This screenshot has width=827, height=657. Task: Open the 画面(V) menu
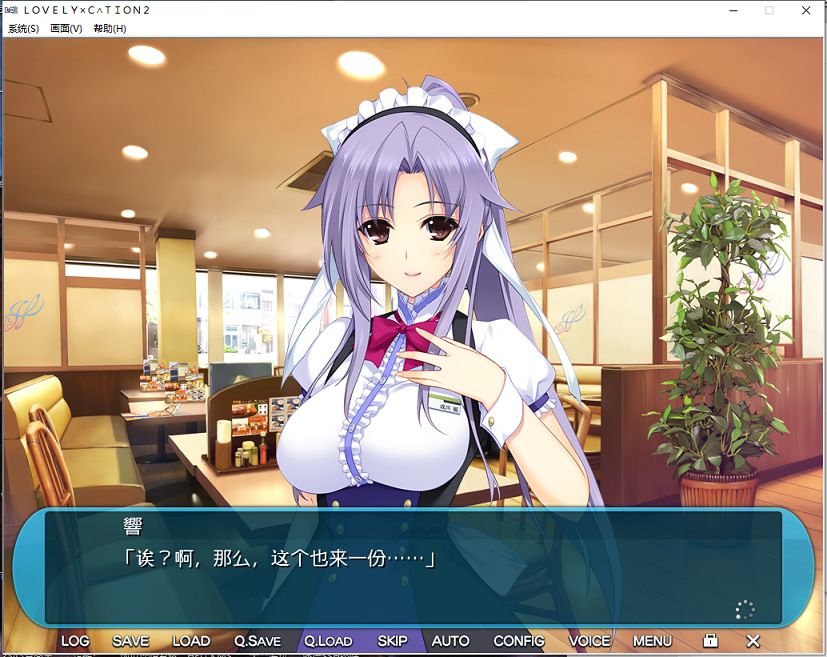pos(66,29)
